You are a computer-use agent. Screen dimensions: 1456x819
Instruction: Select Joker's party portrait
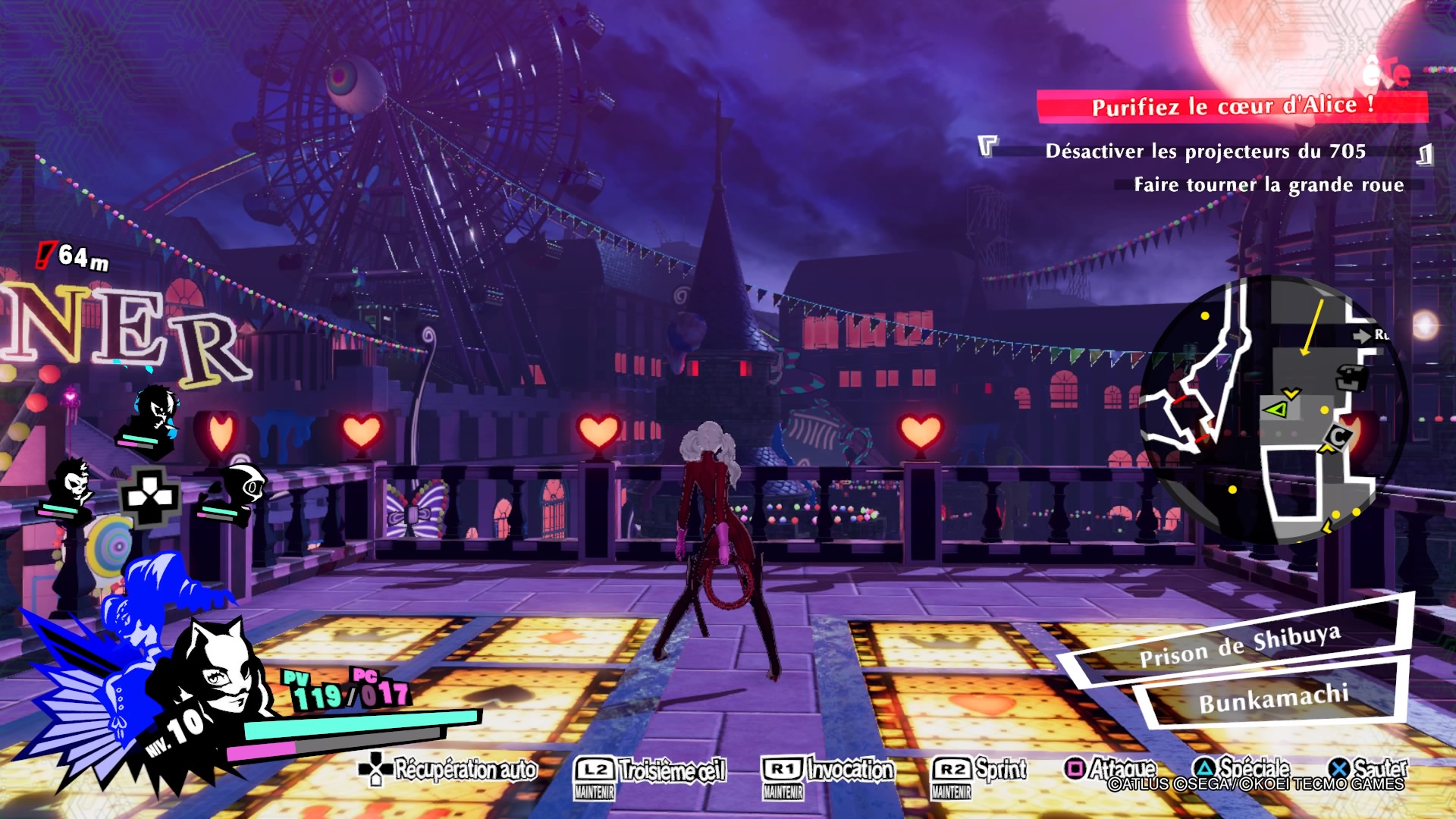coord(156,412)
